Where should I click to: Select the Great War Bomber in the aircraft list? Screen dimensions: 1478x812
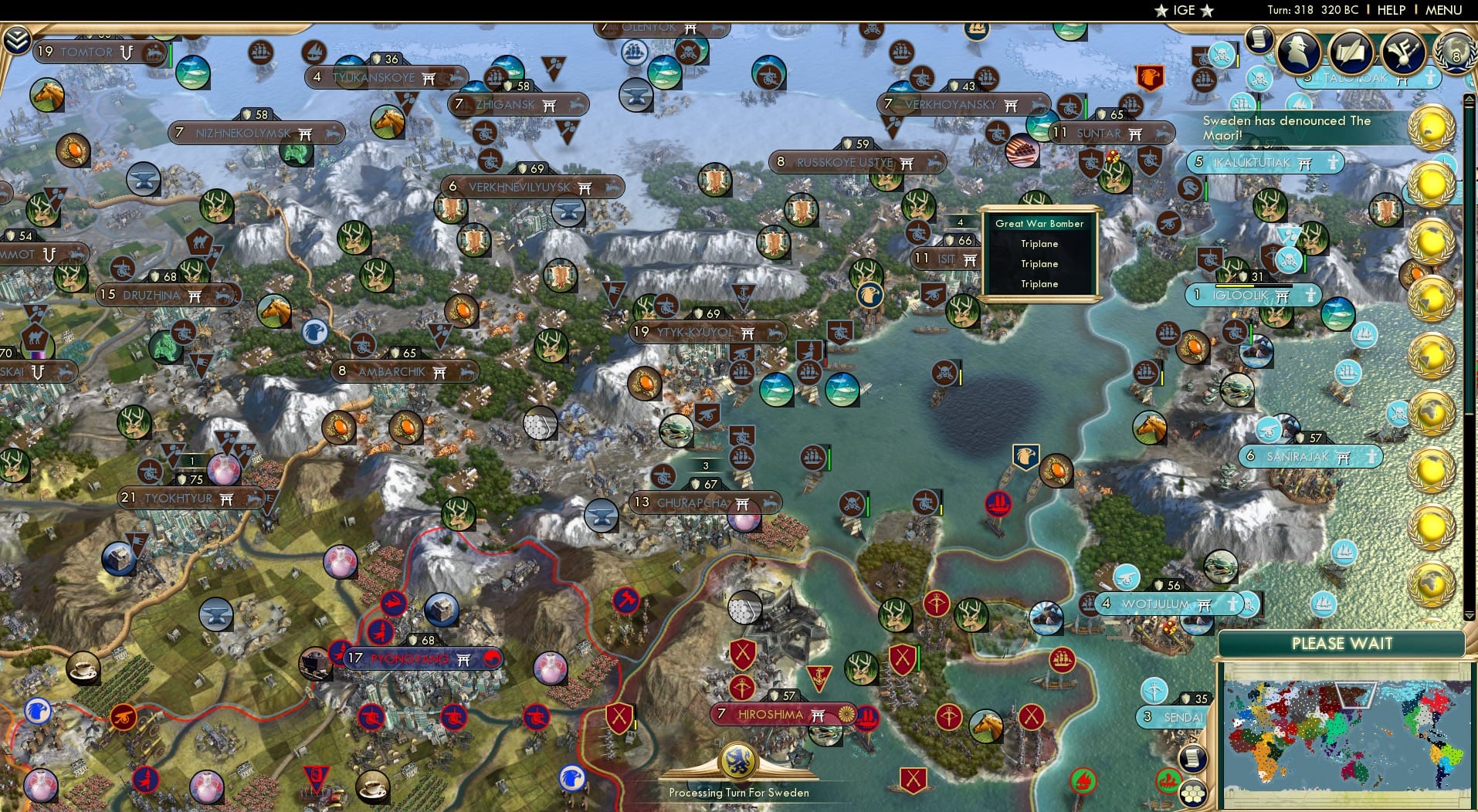pyautogui.click(x=1040, y=224)
